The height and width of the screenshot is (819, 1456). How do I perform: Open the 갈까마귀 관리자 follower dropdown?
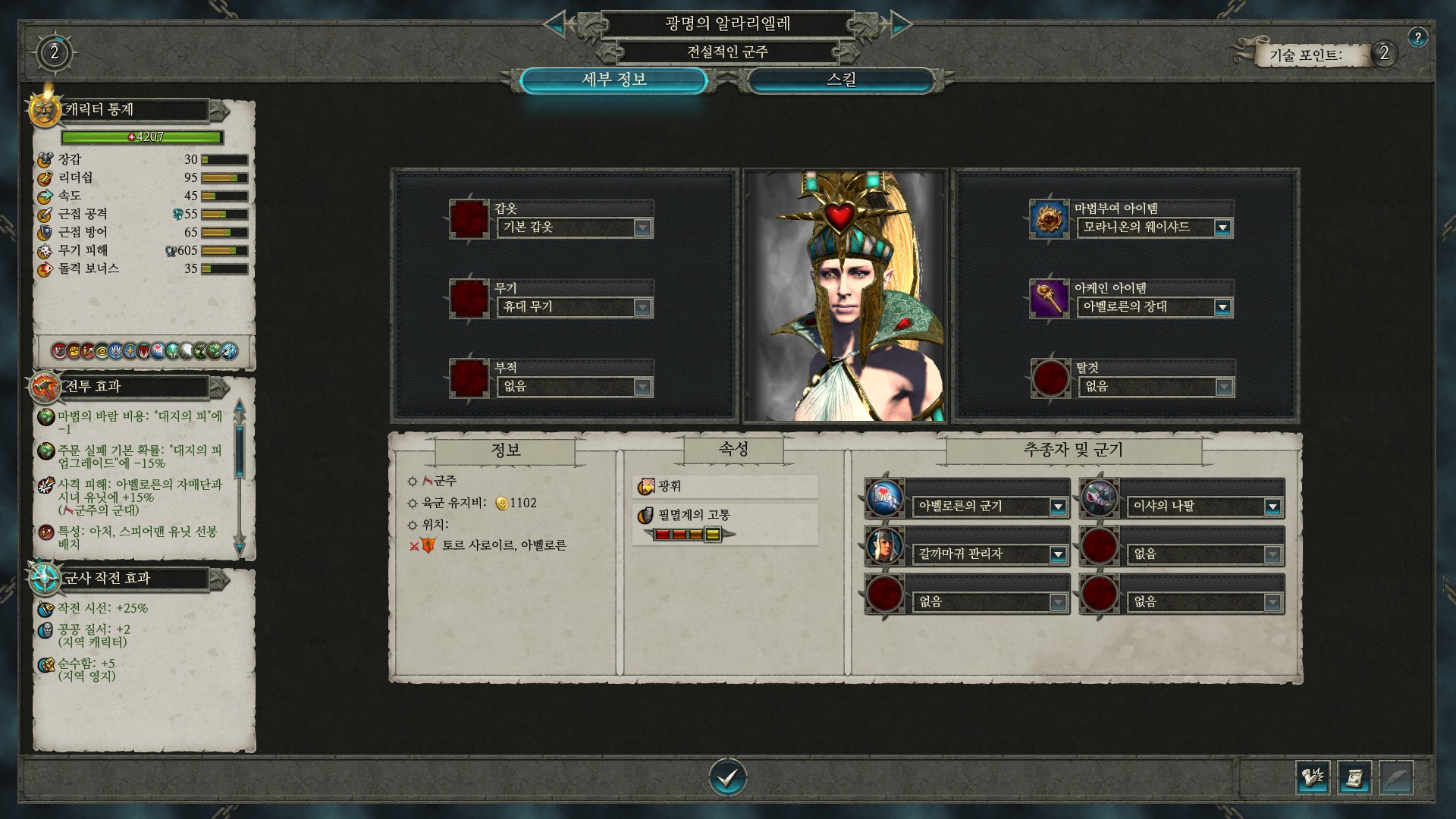pos(1058,554)
